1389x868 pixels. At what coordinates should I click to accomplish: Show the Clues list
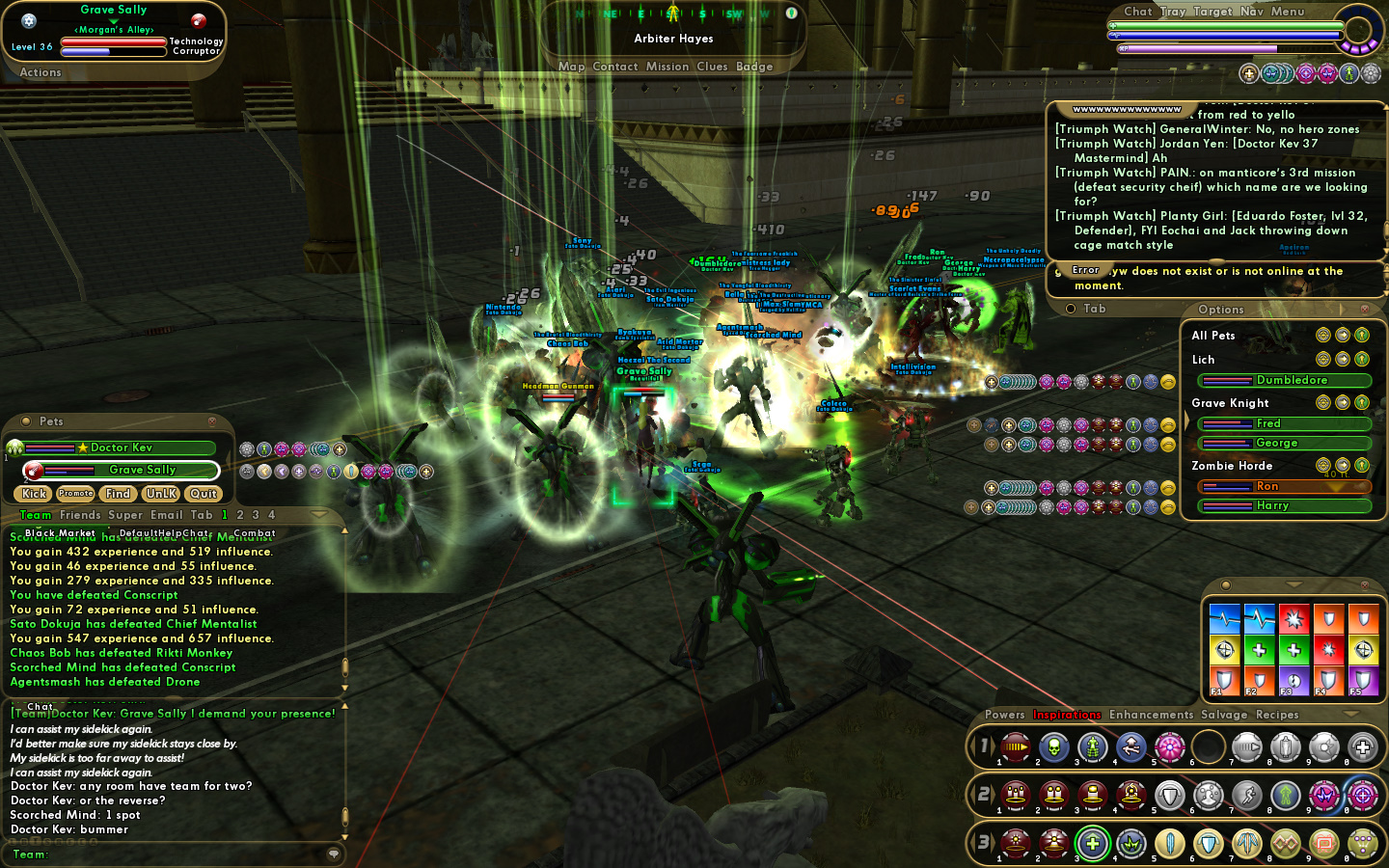click(x=712, y=67)
